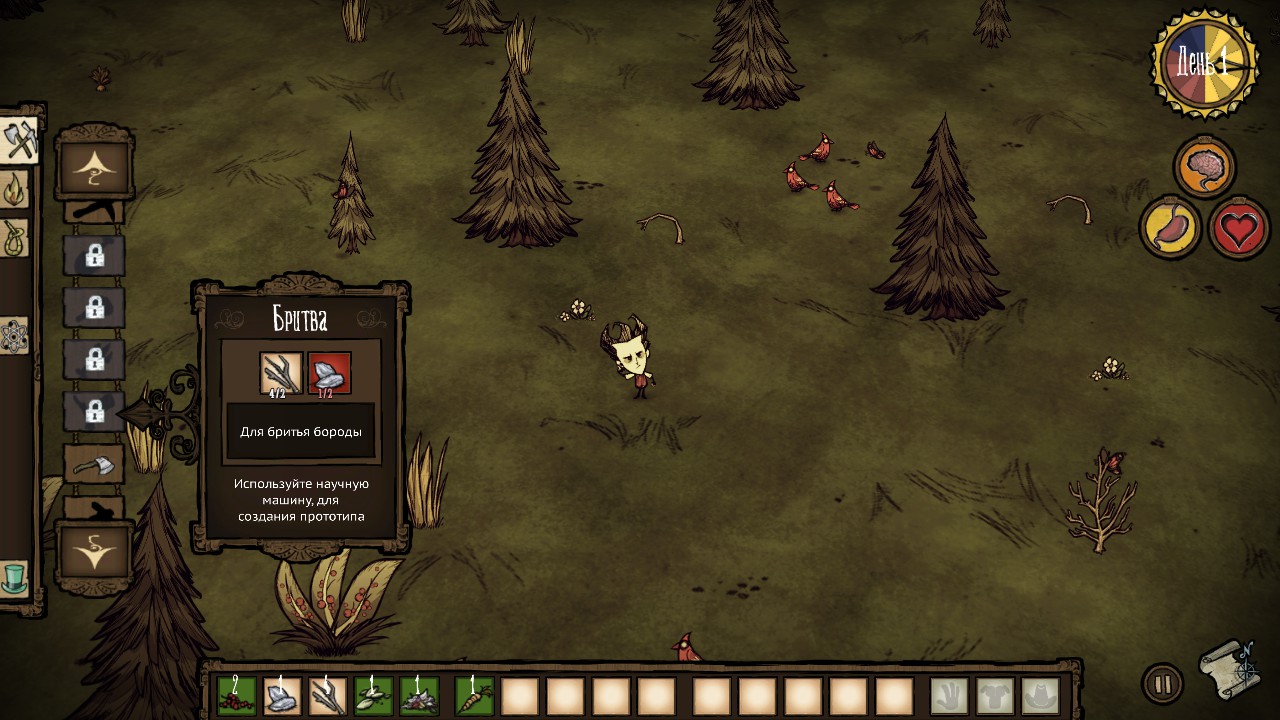Choose the axe recipe in the list
The height and width of the screenshot is (720, 1280).
click(95, 465)
